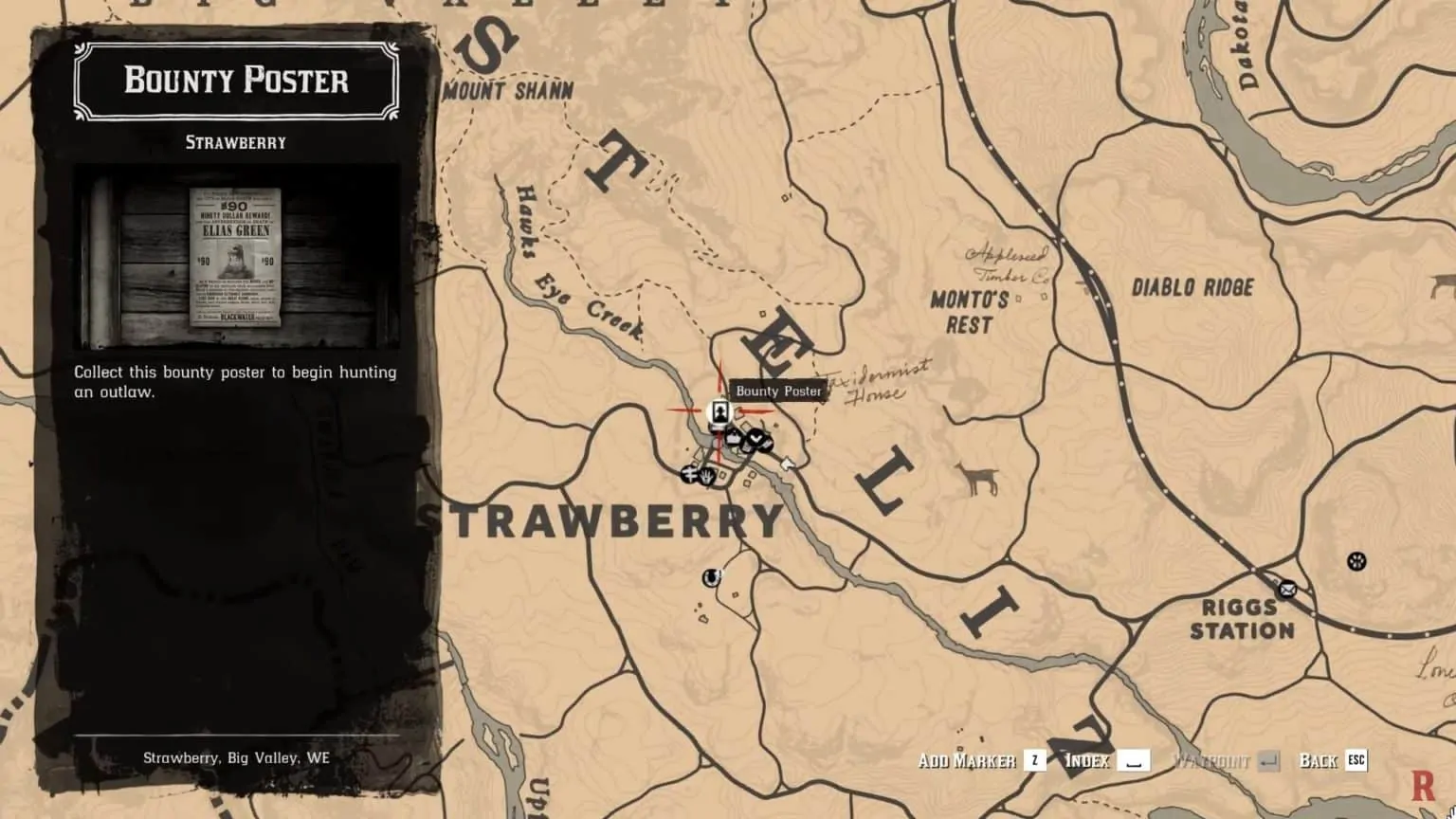Click the animal paw icon near Riggs Station

point(1356,562)
